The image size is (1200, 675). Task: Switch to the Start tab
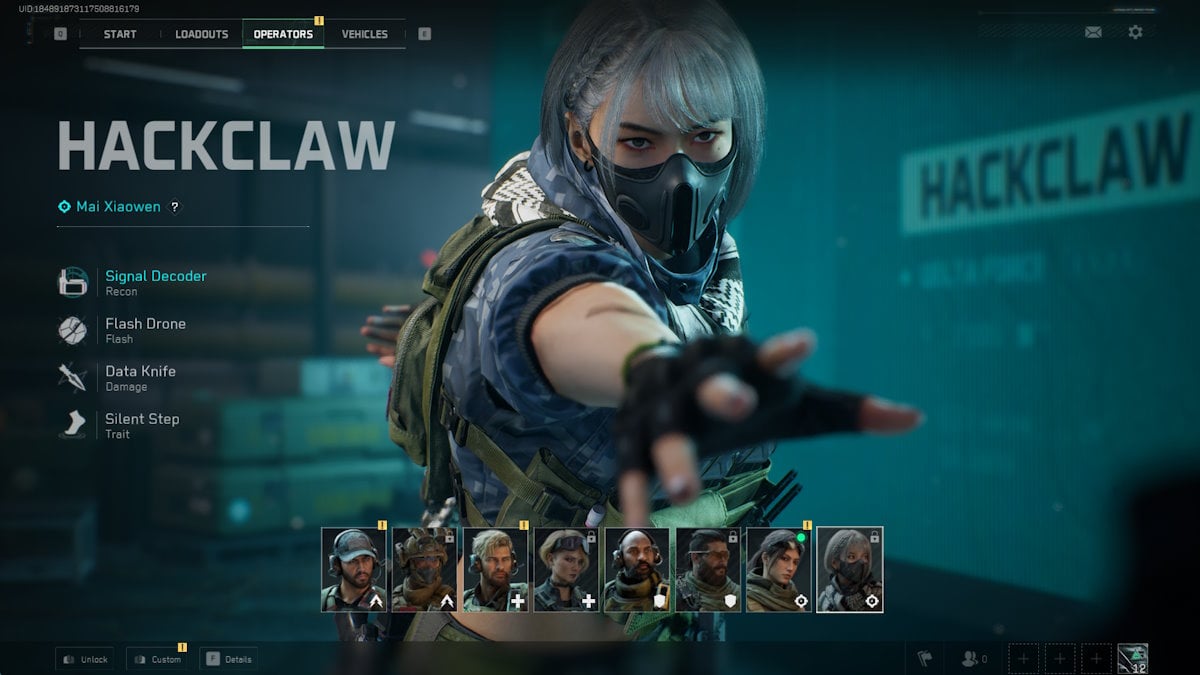[x=120, y=34]
